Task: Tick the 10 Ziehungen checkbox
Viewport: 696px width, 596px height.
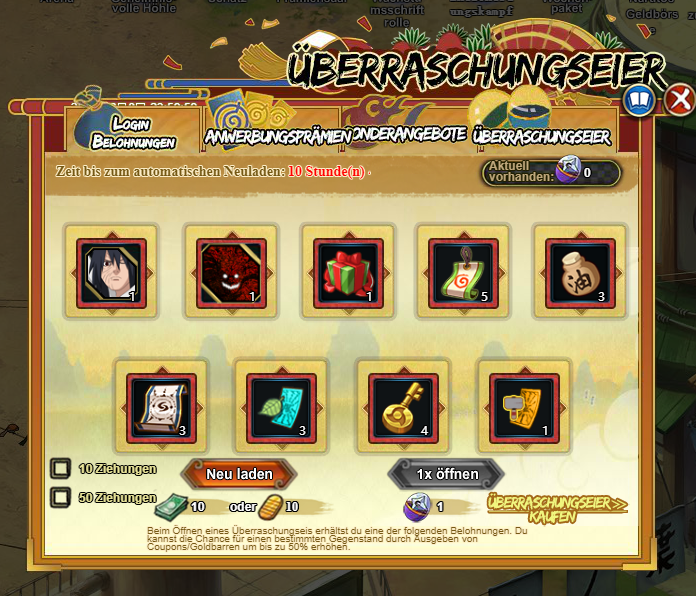Action: 61,468
